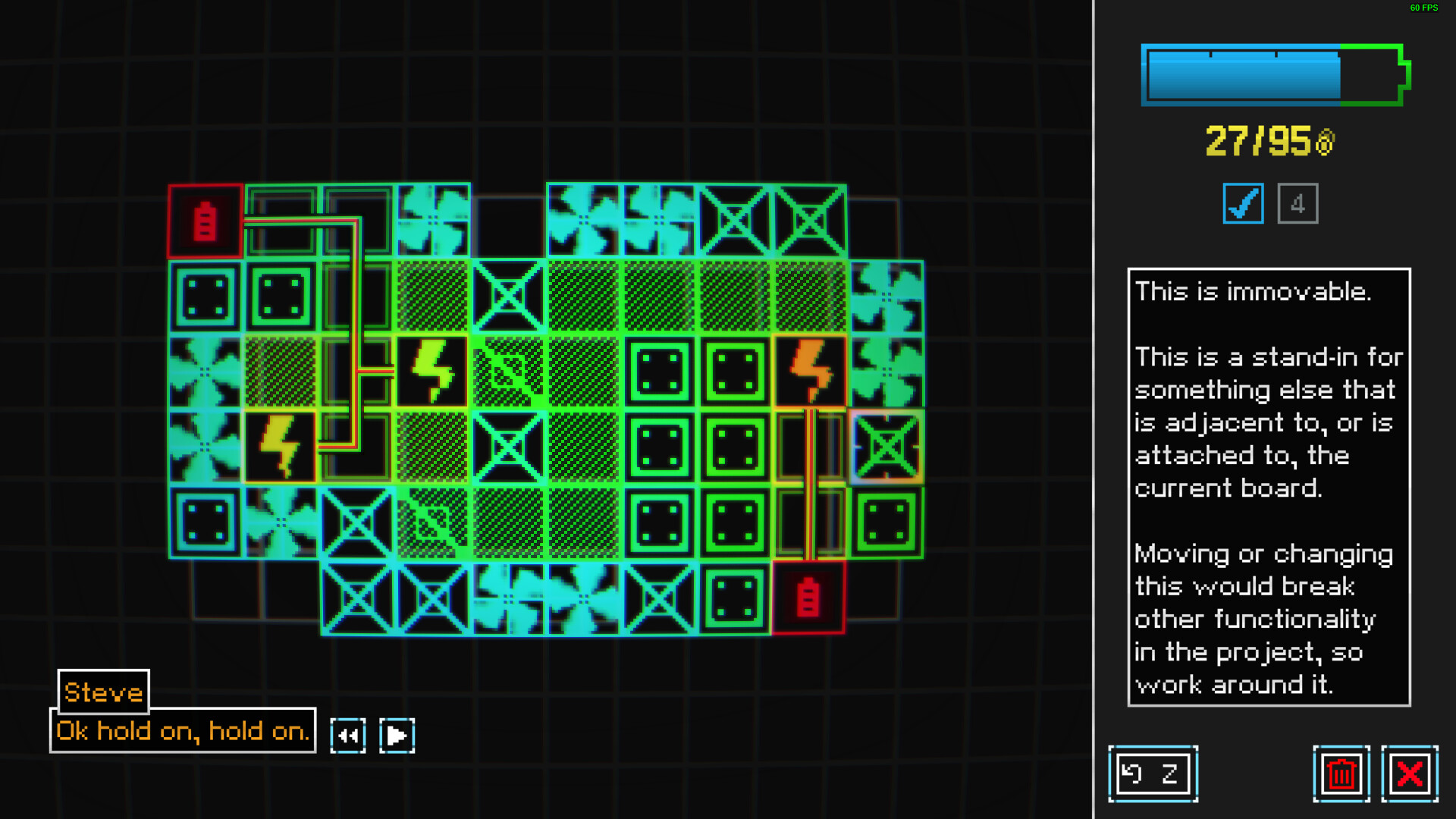Viewport: 1456px width, 819px height.
Task: Click the 'This is immovable' info panel
Action: 1269,485
